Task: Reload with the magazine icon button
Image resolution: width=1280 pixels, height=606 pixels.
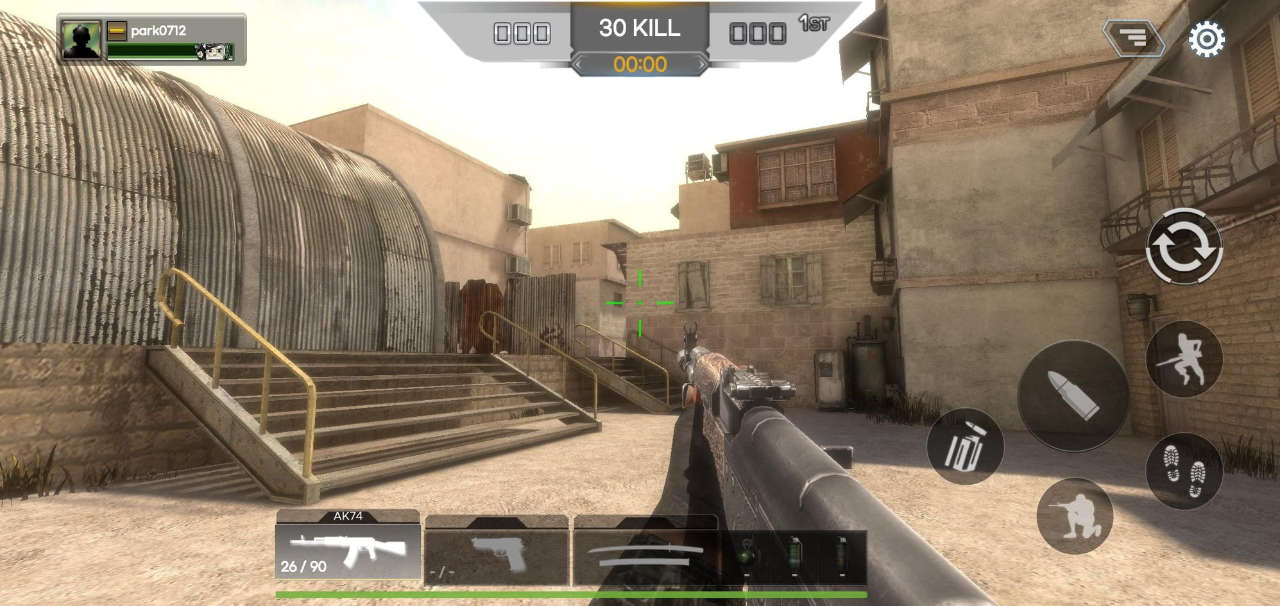Action: point(965,446)
